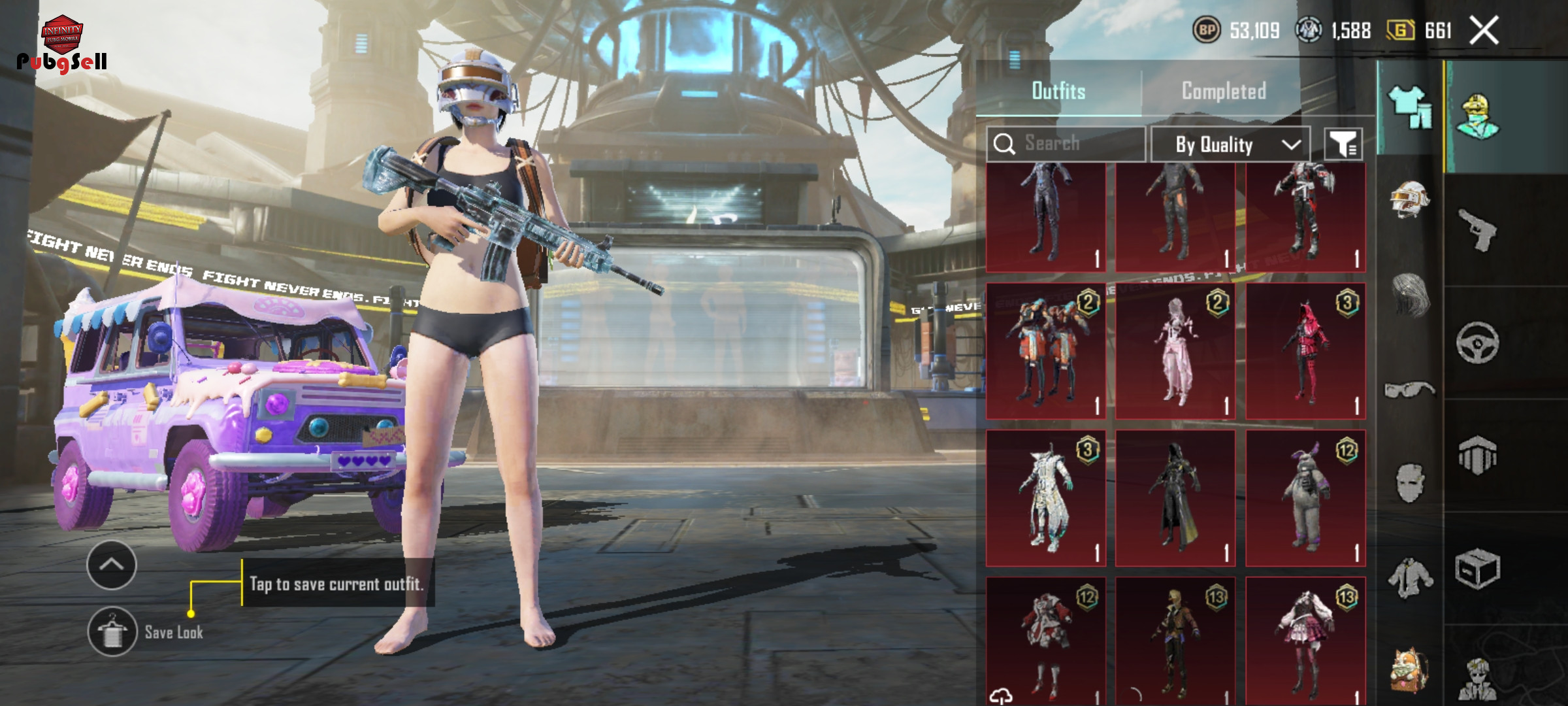
Task: Open the vehicle skins steering wheel category
Action: click(x=1478, y=343)
